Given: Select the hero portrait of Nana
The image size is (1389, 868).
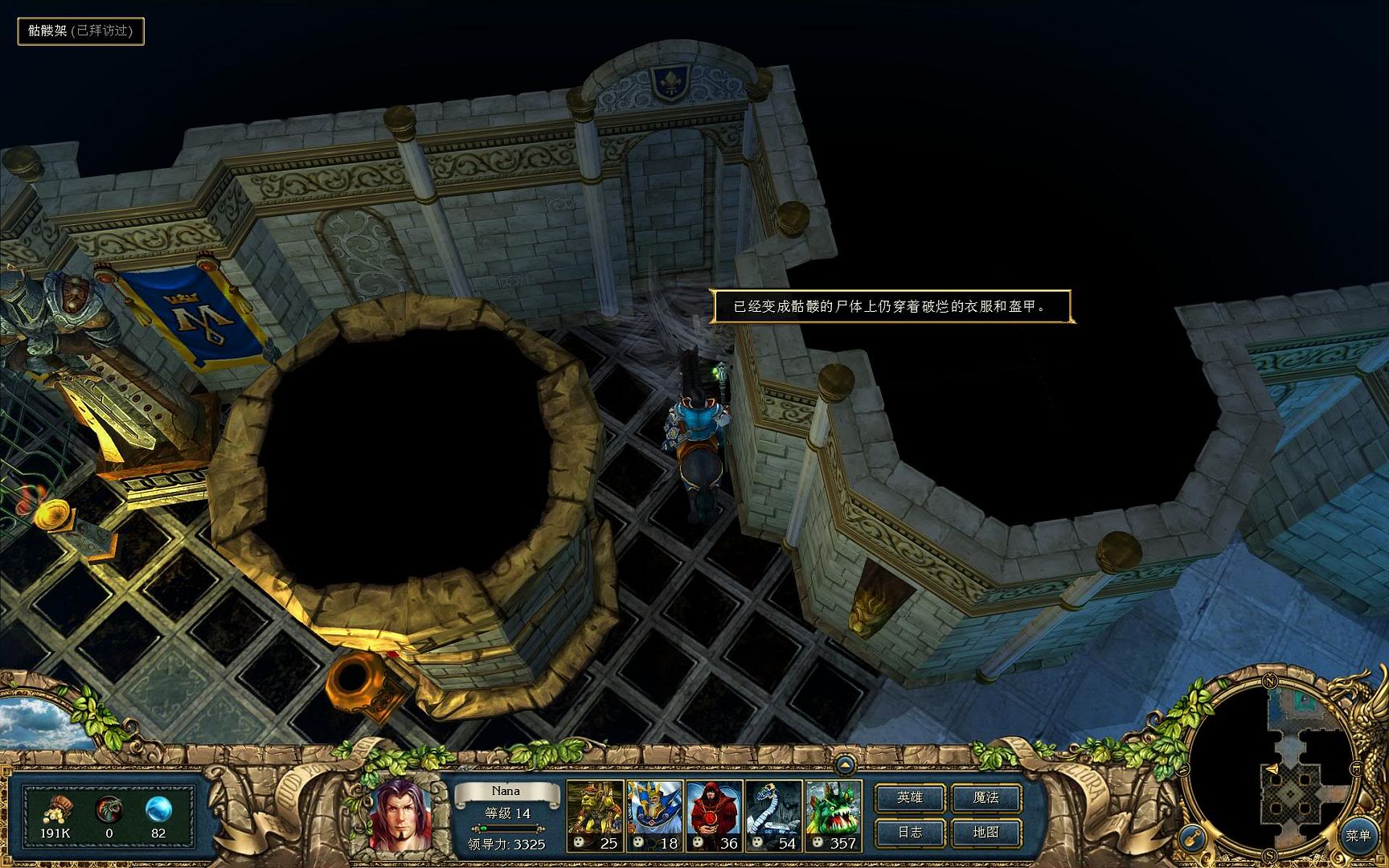Looking at the screenshot, I should [399, 814].
